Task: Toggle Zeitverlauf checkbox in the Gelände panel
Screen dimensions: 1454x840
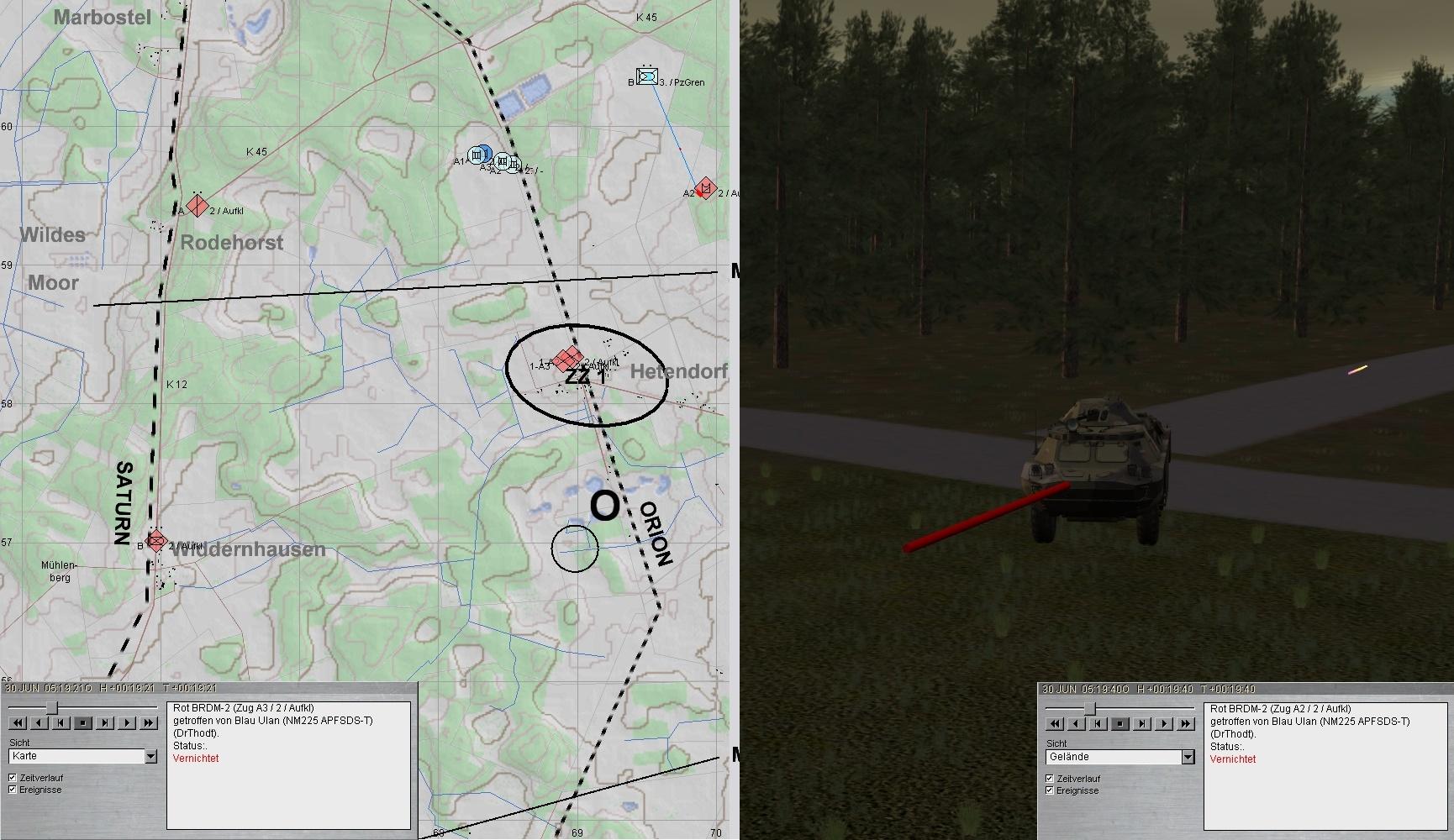Action: point(1050,779)
